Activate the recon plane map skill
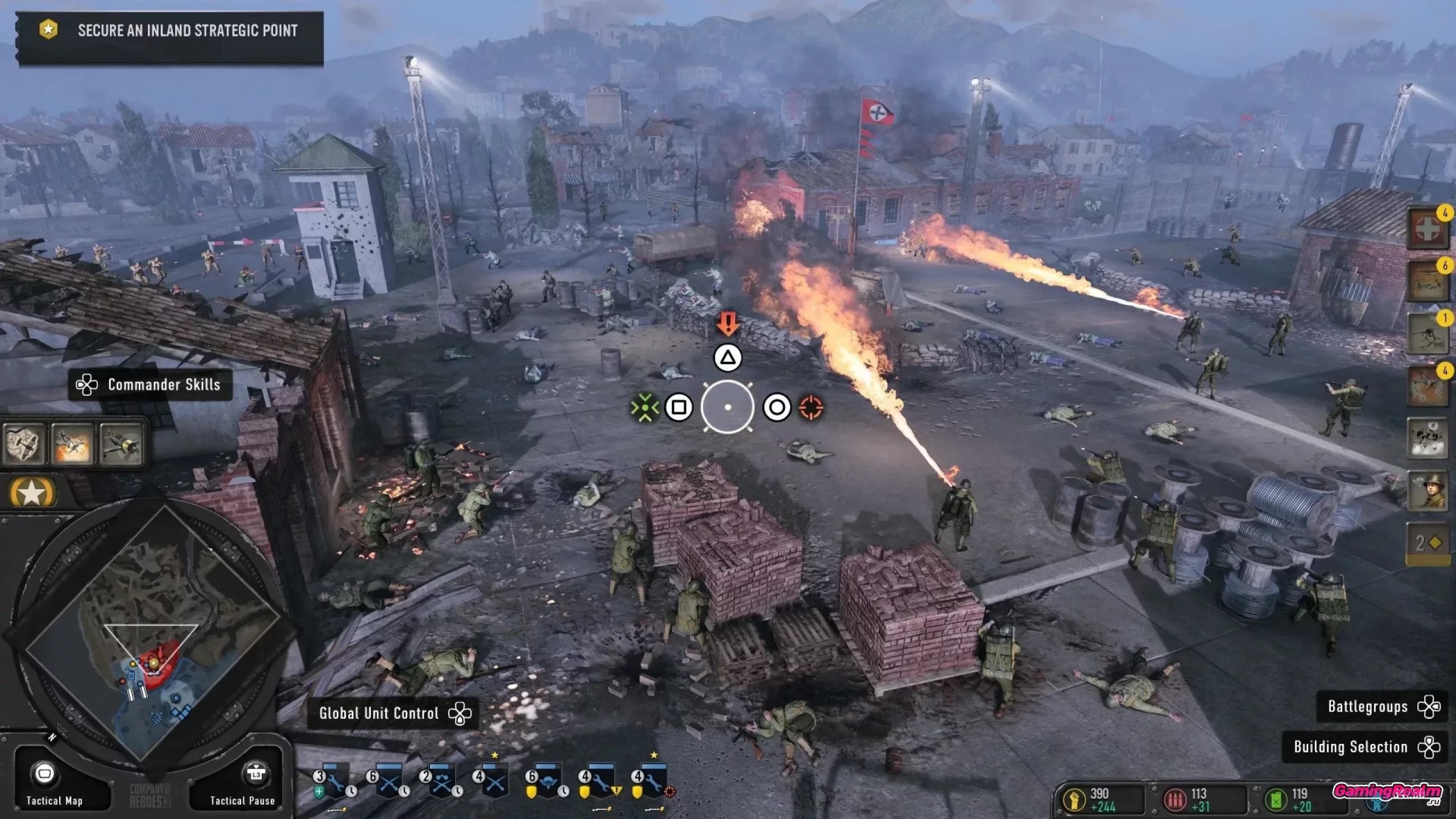 [23, 444]
